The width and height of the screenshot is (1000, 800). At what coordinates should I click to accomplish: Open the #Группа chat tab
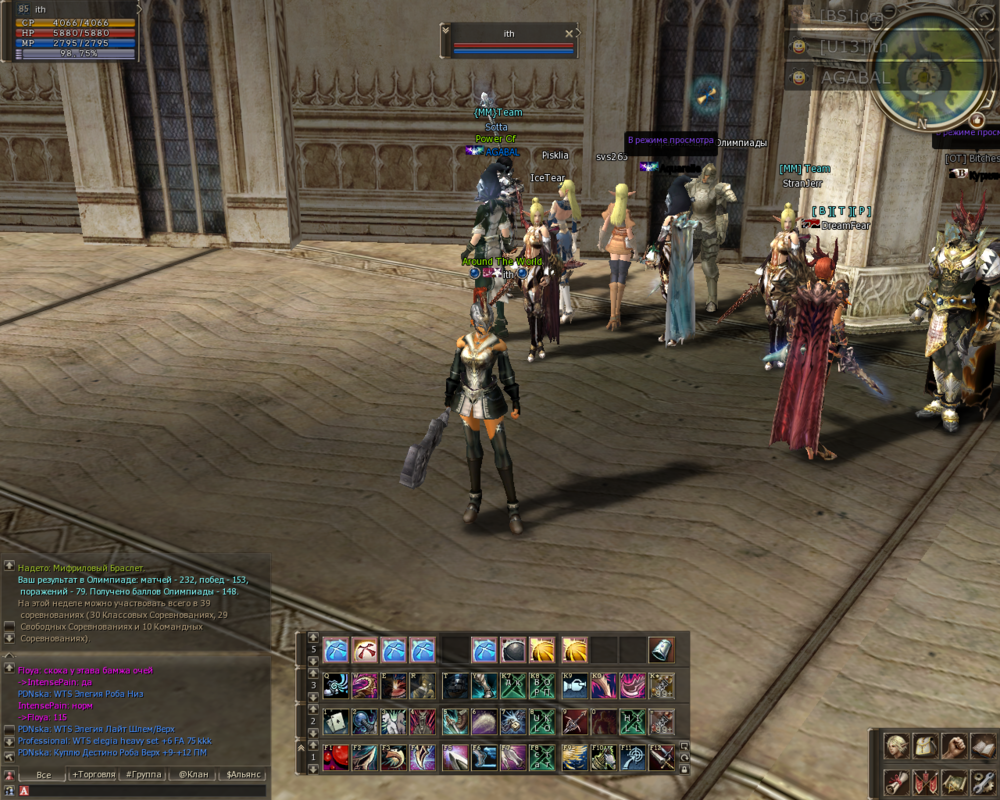tap(143, 774)
